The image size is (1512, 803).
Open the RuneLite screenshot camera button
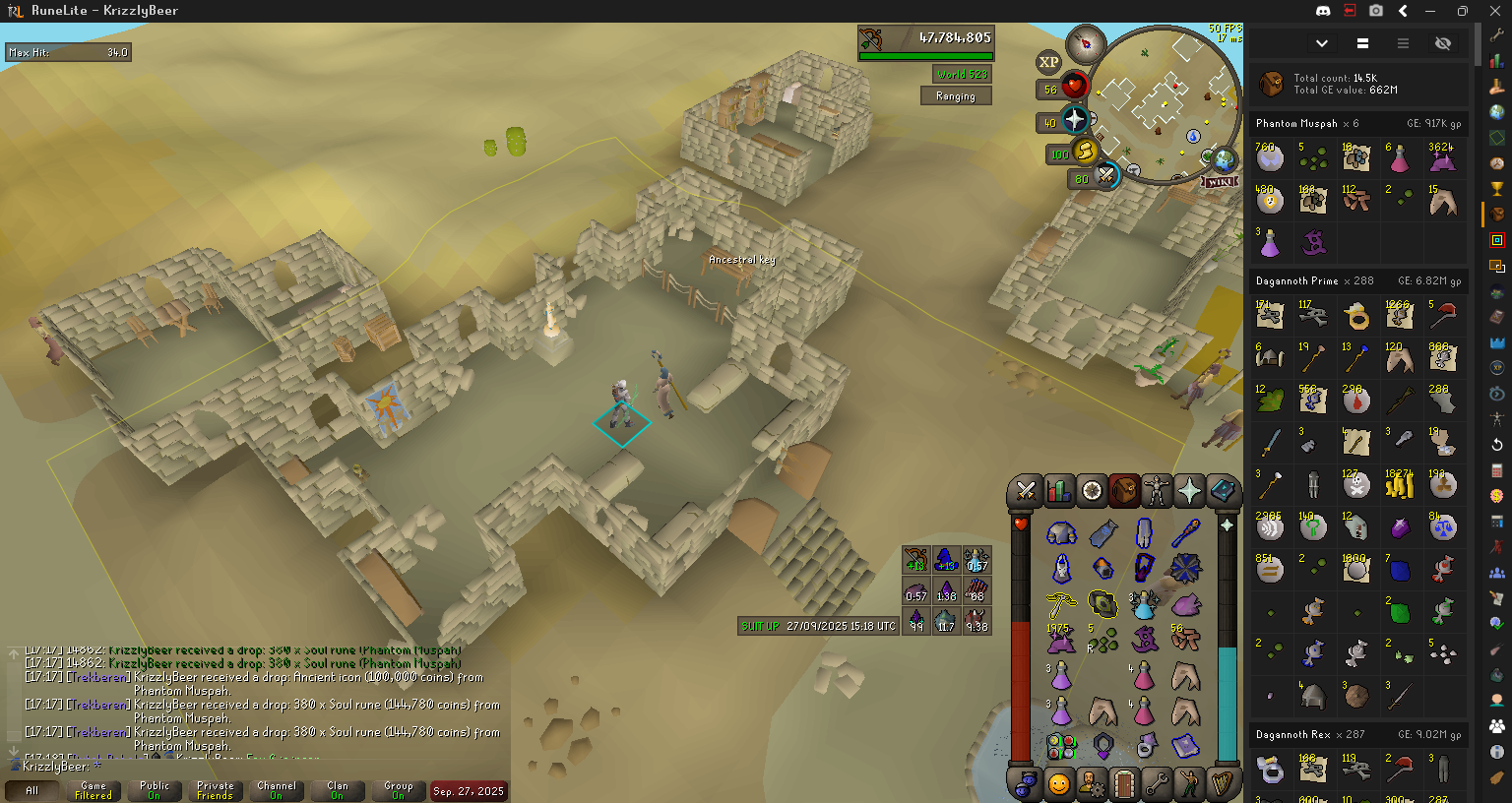1376,11
